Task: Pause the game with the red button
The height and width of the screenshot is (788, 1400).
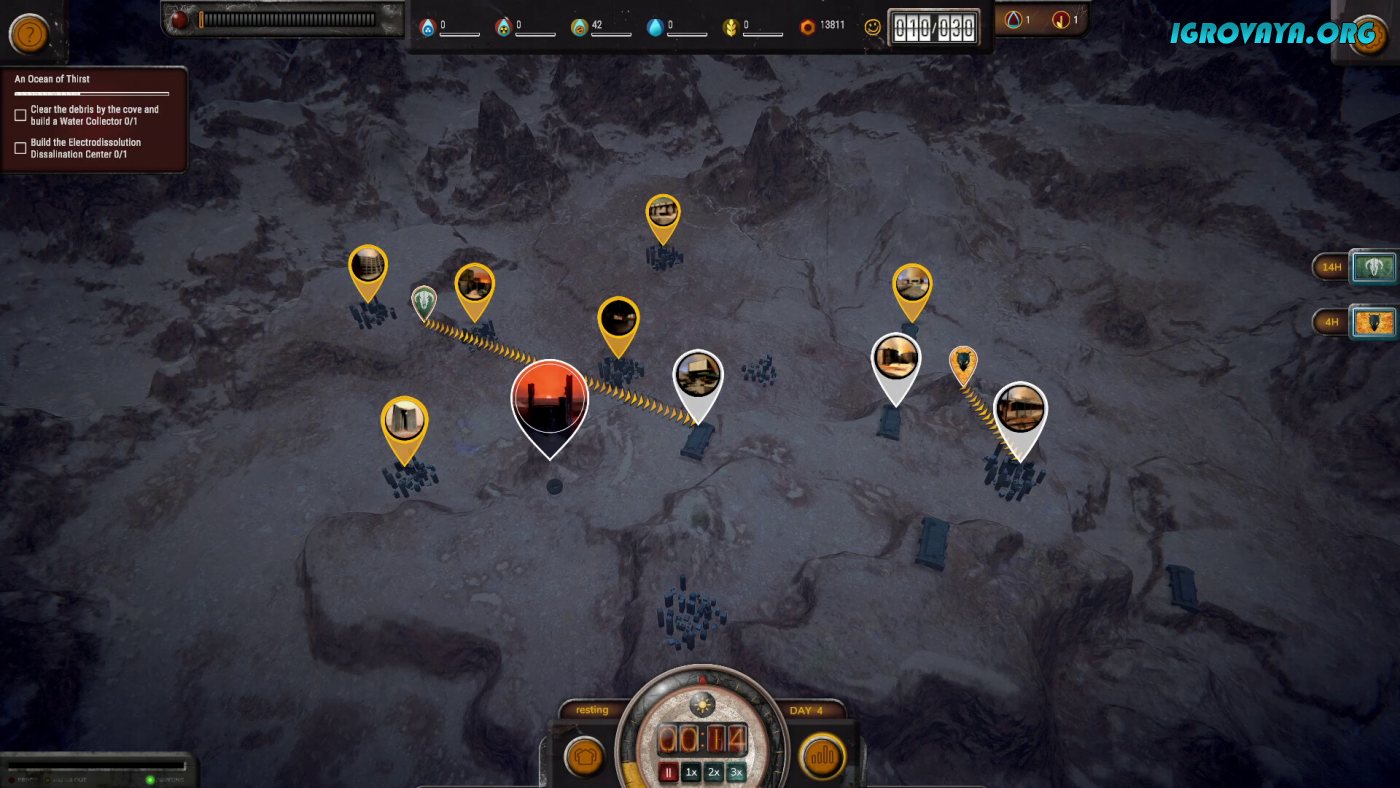Action: click(669, 772)
